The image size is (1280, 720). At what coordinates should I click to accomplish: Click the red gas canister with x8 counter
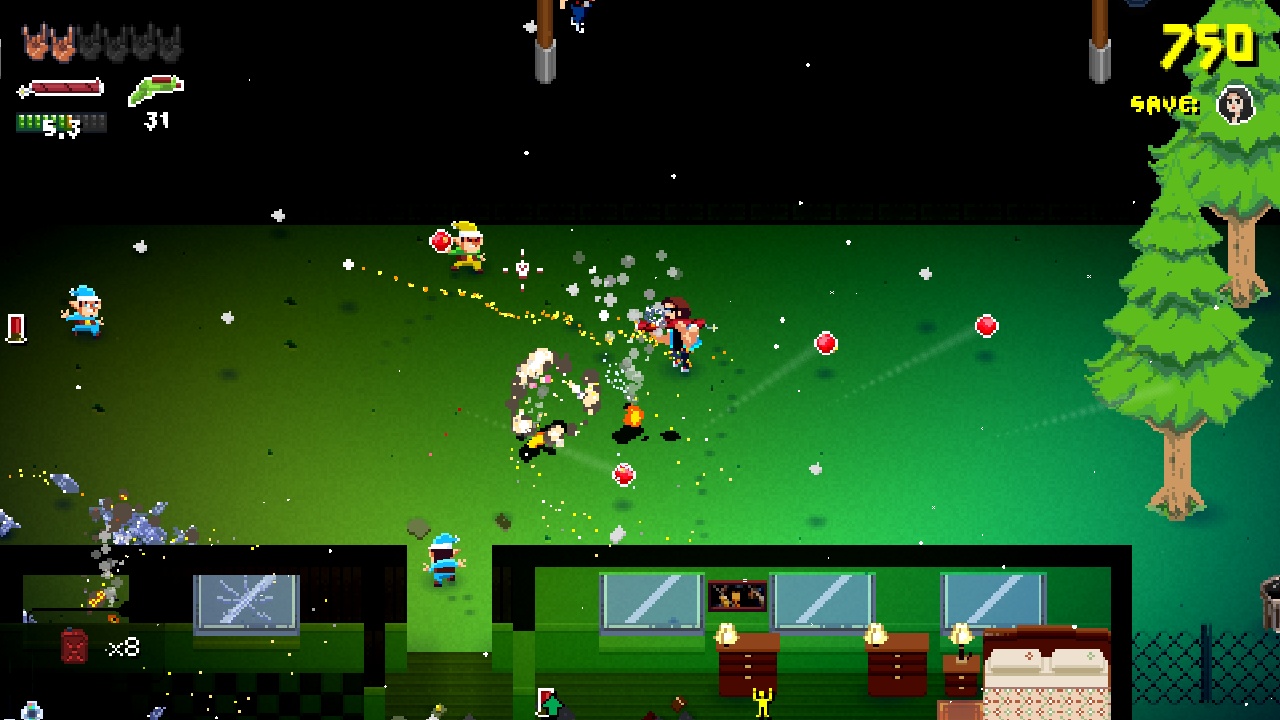[73, 645]
